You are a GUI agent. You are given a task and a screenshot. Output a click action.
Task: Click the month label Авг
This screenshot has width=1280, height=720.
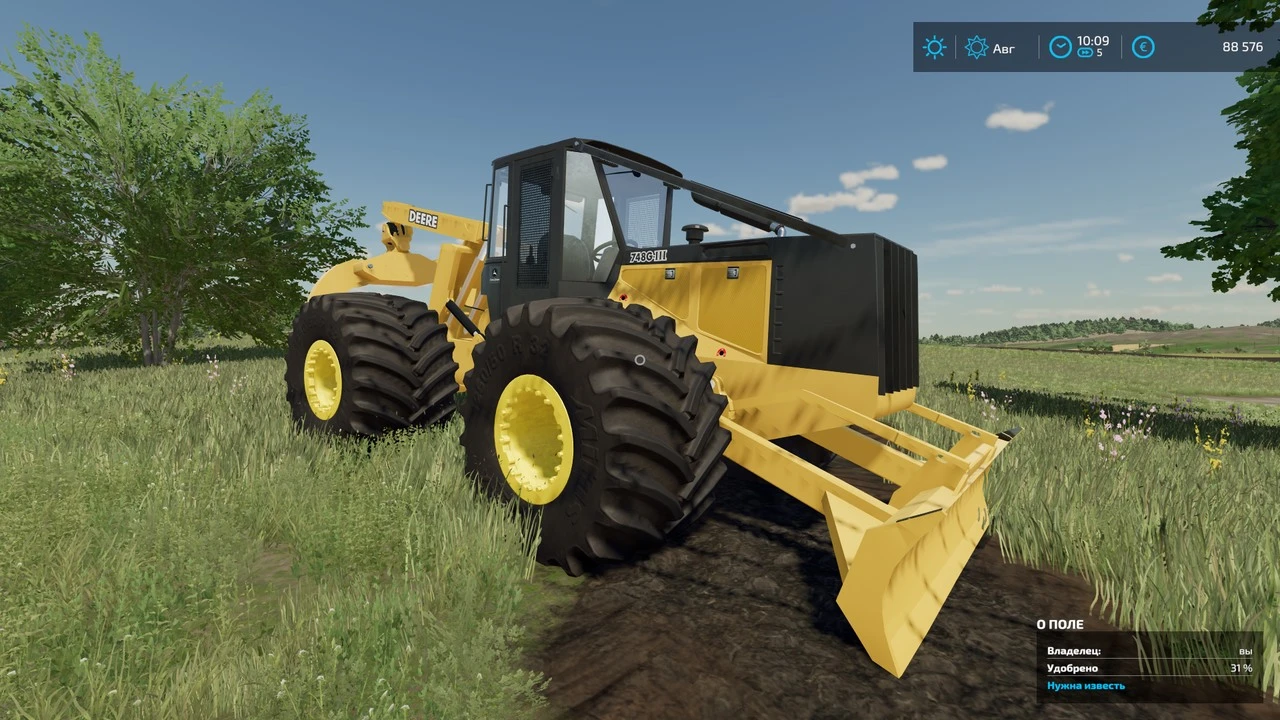pyautogui.click(x=1002, y=47)
